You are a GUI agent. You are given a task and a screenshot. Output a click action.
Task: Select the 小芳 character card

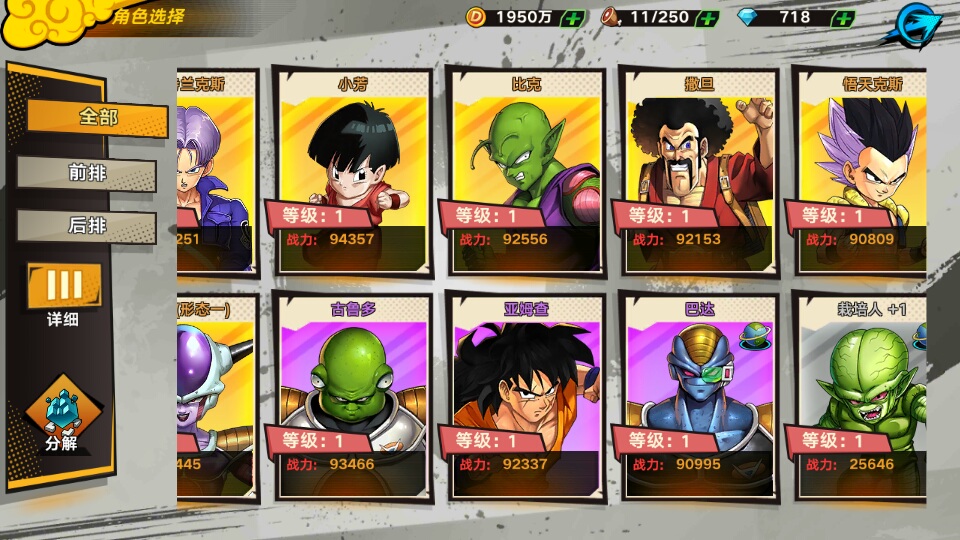point(352,172)
